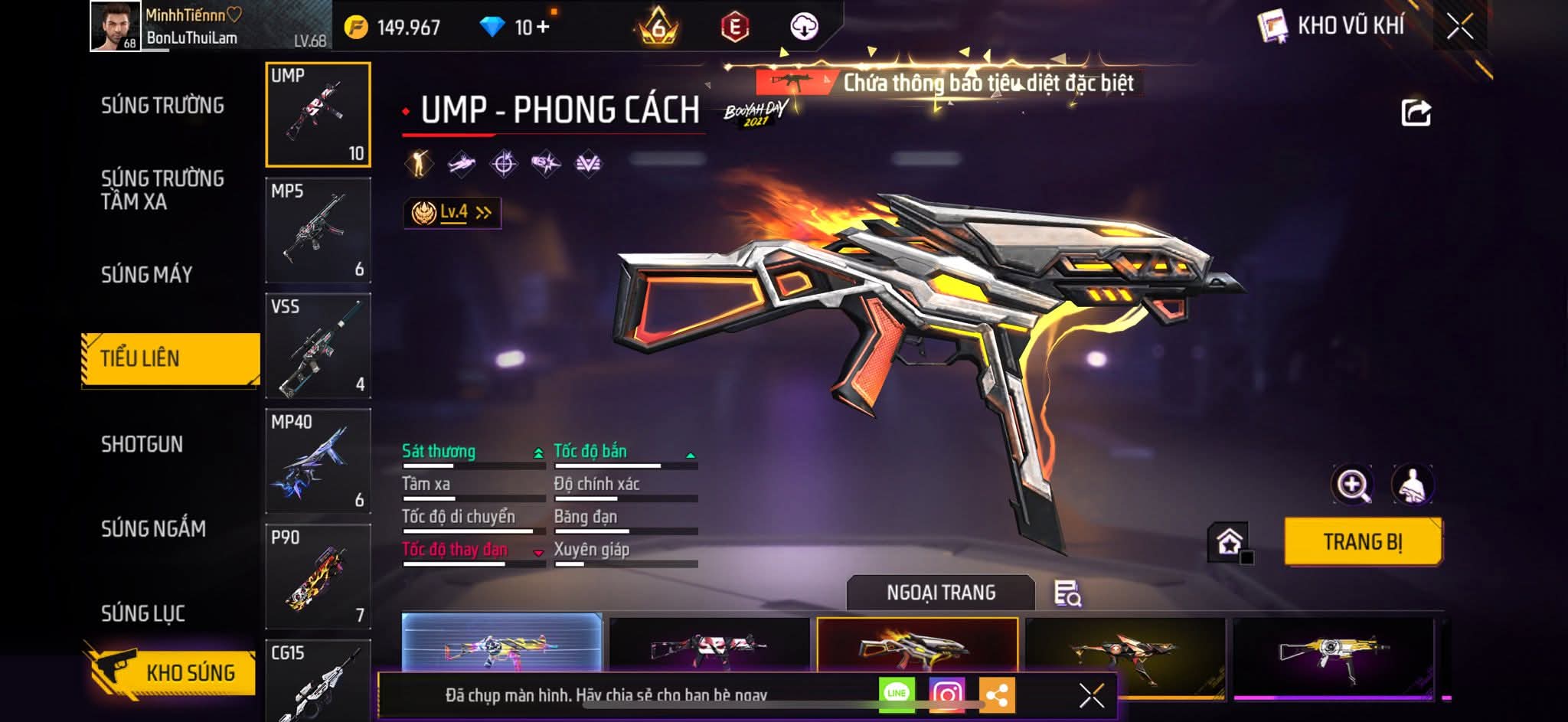Open the Súng Máy weapon category
Image resolution: width=1568 pixels, height=722 pixels.
[x=146, y=275]
